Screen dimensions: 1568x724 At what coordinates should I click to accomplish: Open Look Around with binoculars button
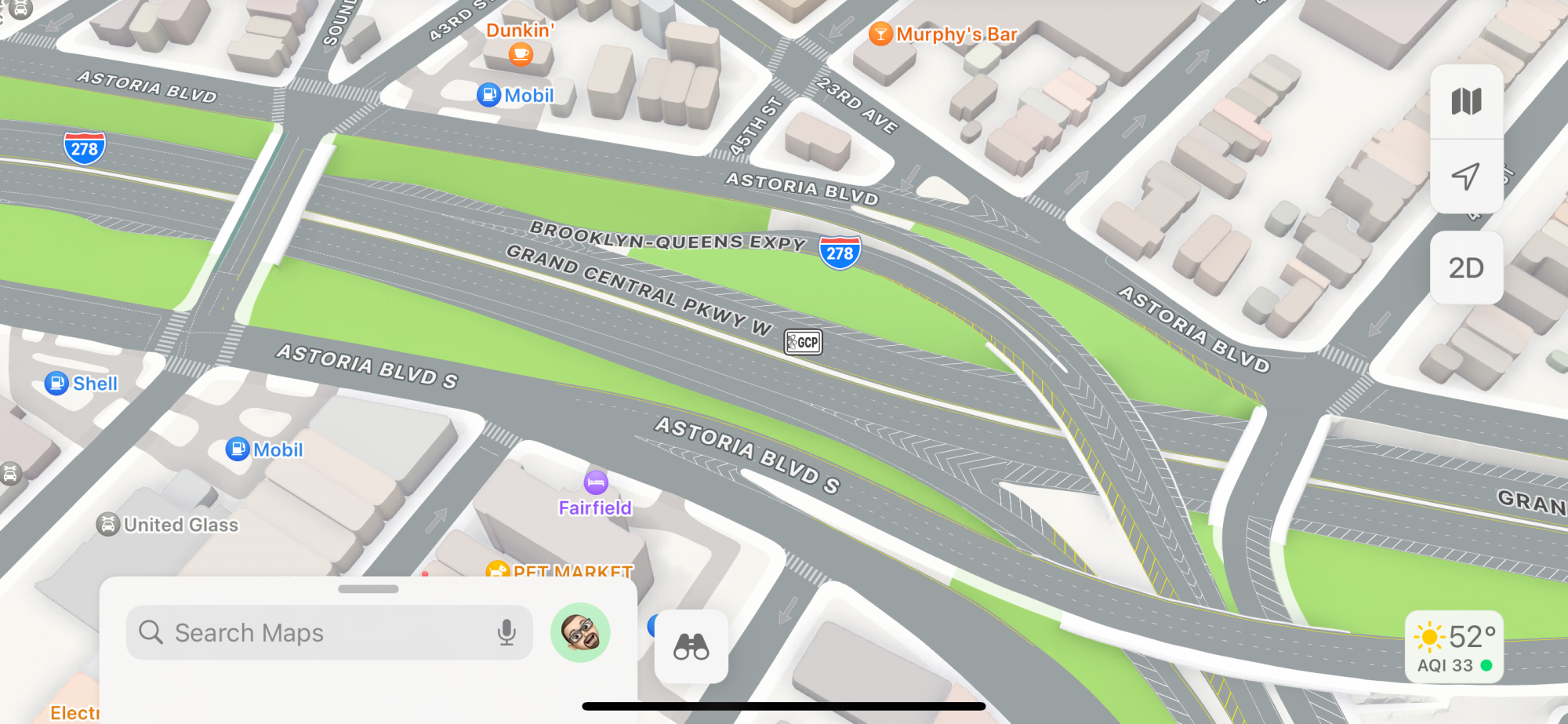tap(691, 646)
